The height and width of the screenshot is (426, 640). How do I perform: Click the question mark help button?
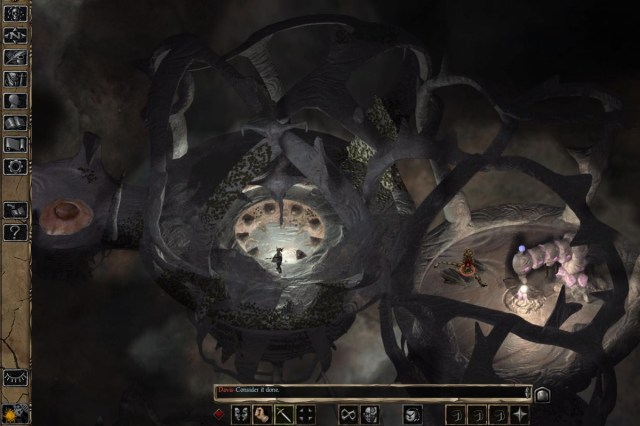[x=15, y=232]
